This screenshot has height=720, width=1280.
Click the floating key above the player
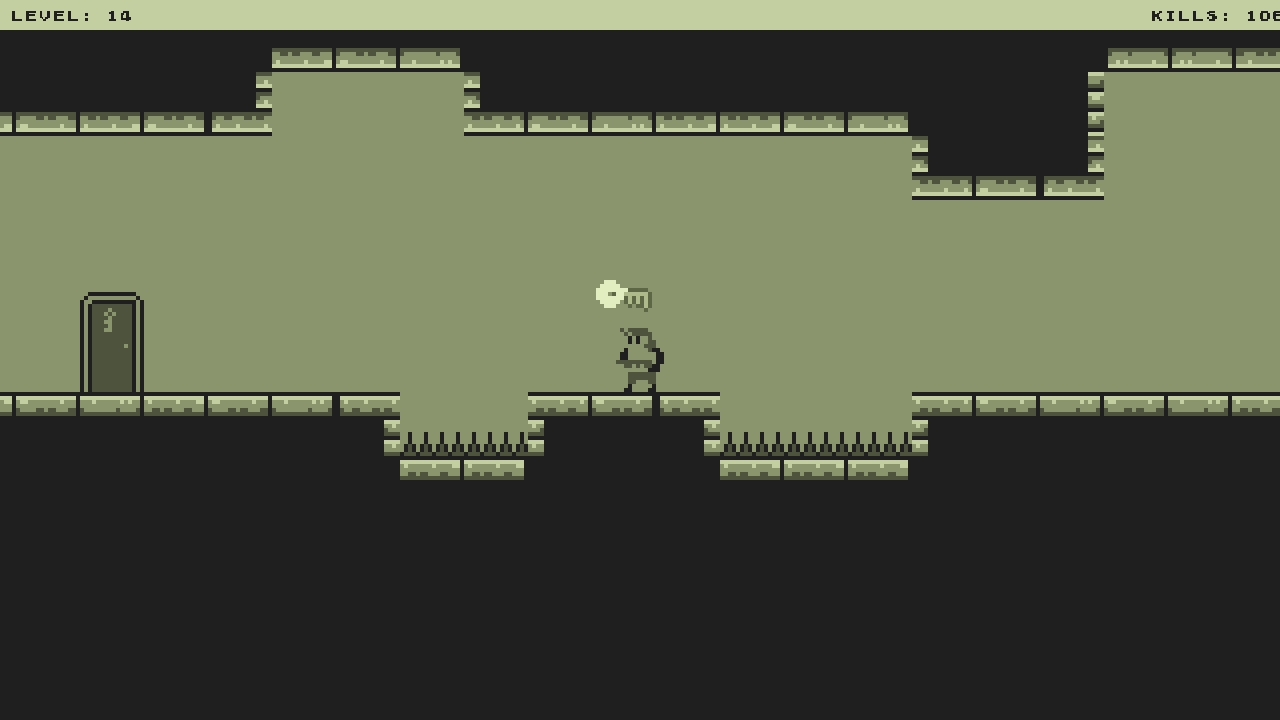point(622,295)
